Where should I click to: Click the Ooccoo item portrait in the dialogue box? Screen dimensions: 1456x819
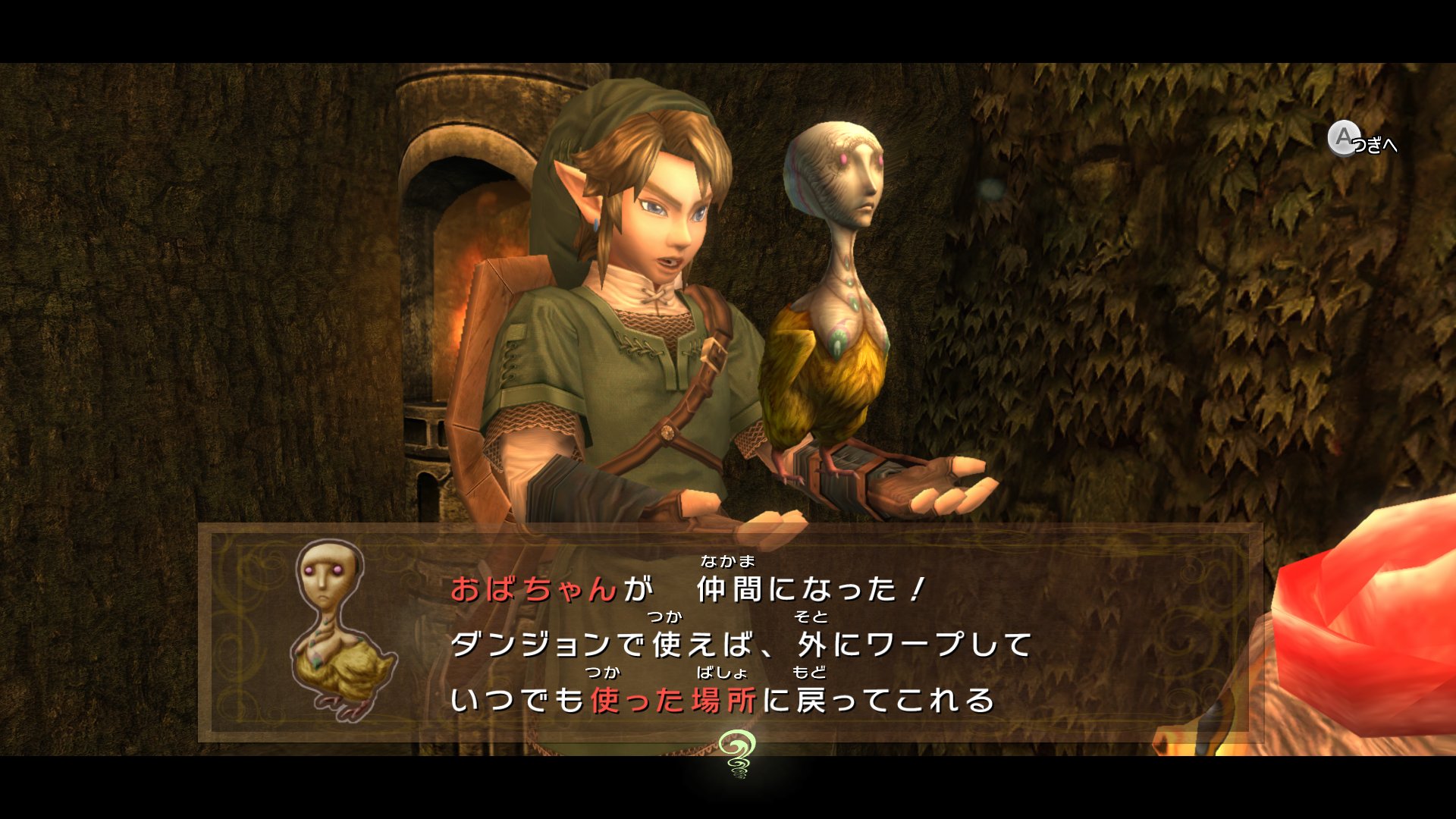coord(337,629)
